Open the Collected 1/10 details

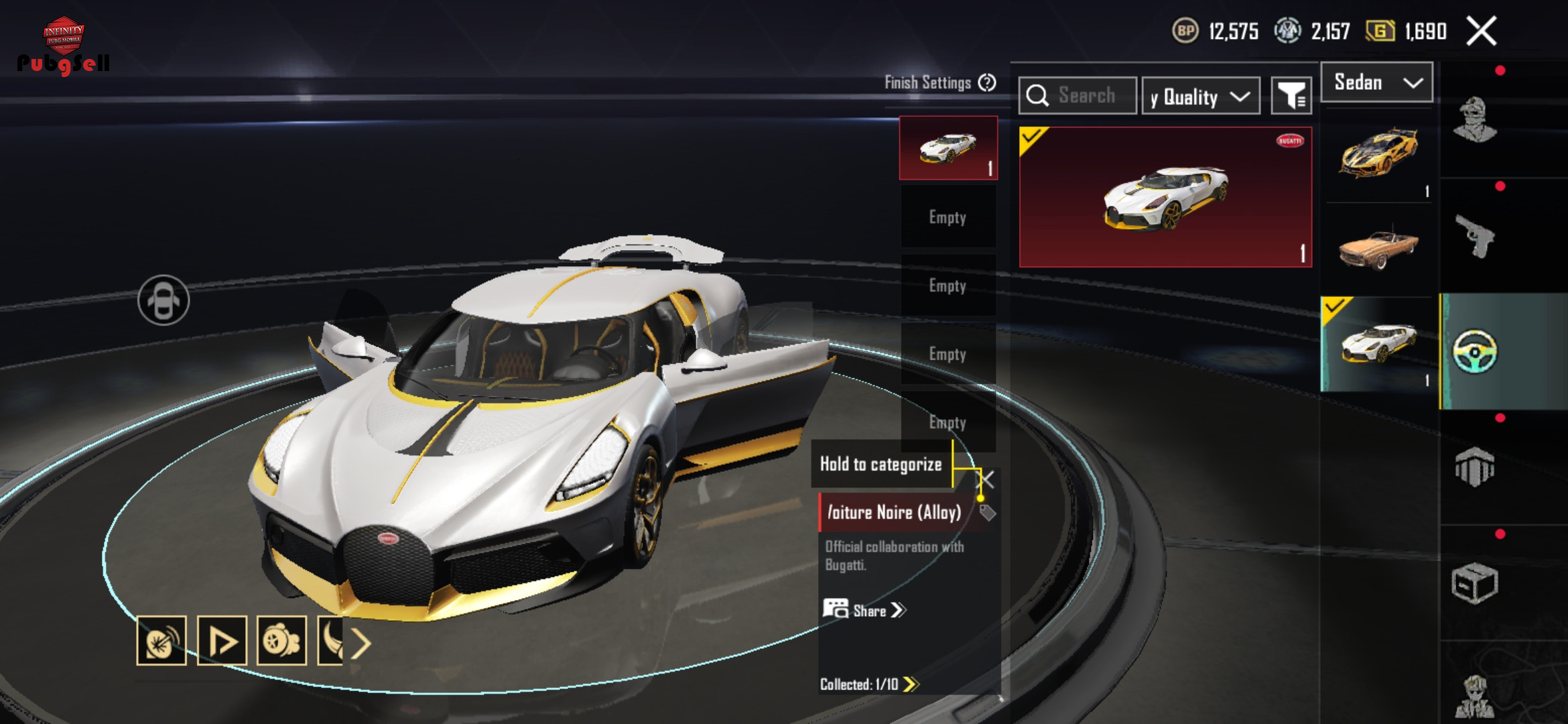[869, 684]
